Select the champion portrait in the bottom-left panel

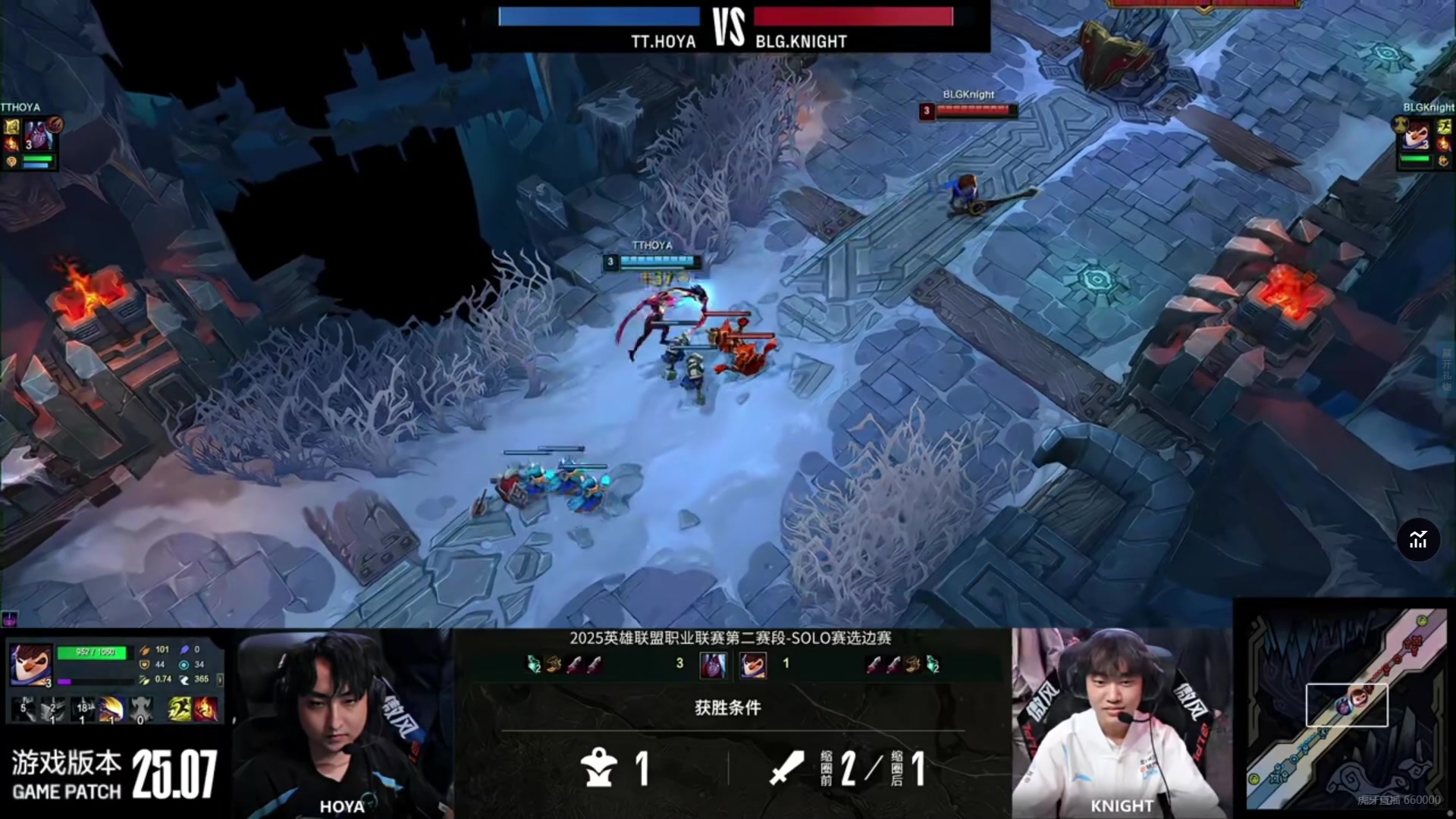tap(30, 664)
